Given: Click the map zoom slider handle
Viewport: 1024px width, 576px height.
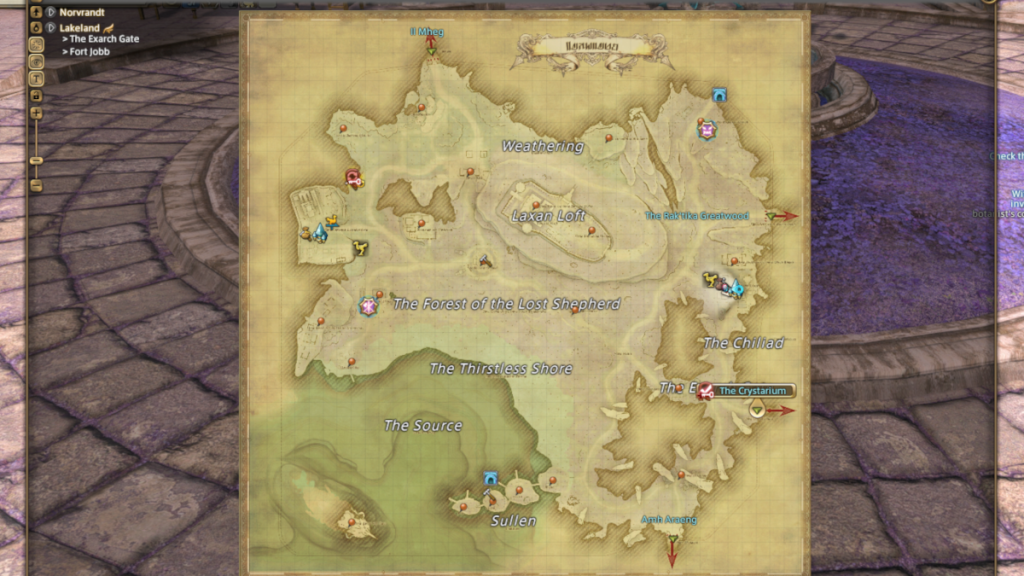Looking at the screenshot, I should click(x=36, y=160).
